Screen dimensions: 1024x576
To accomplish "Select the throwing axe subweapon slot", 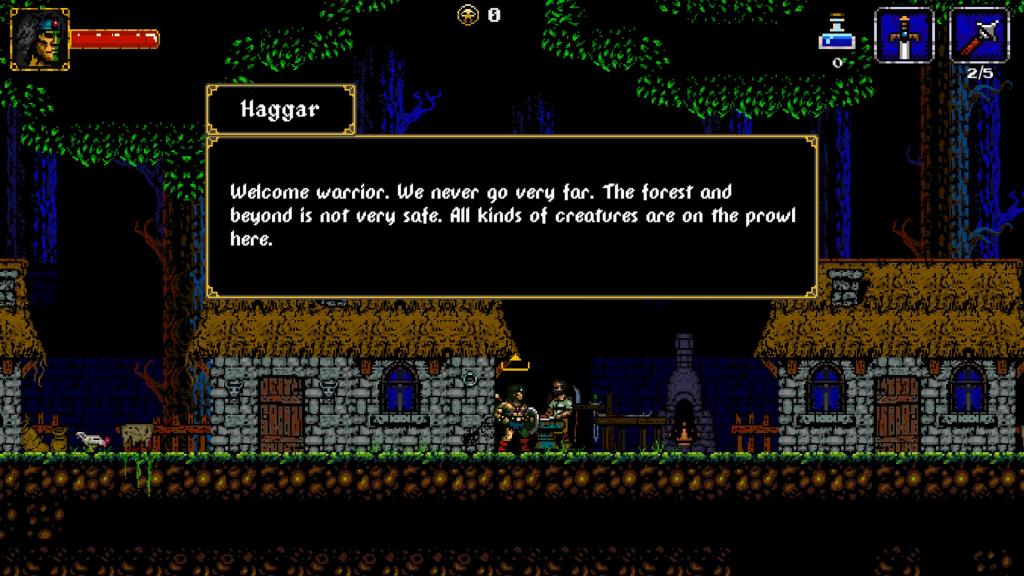I will 979,36.
